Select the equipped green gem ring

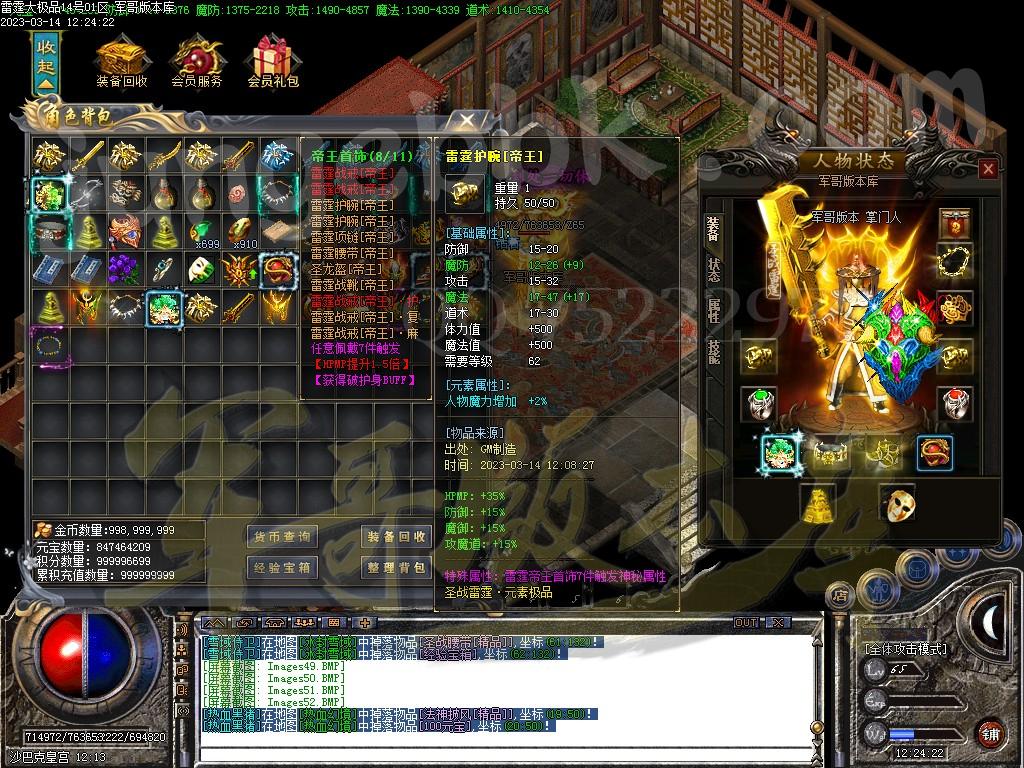(x=758, y=403)
